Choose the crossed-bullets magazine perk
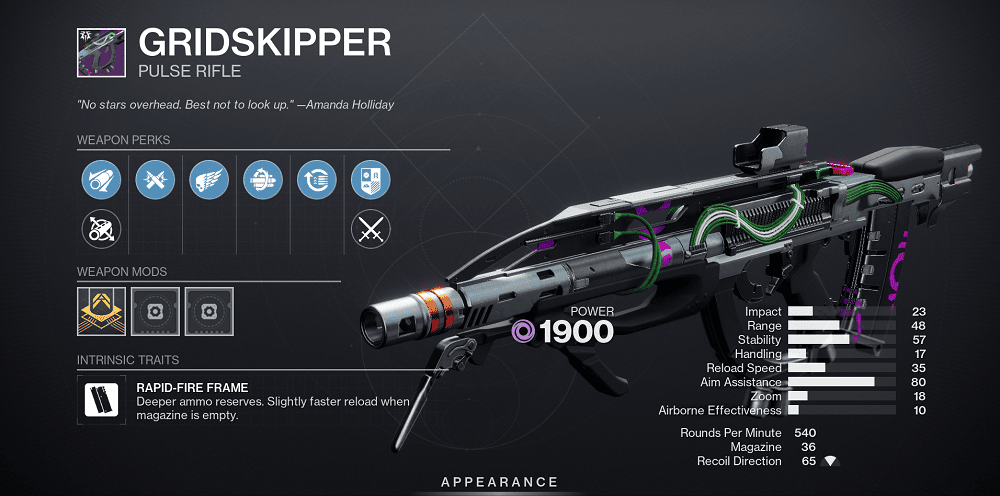Image resolution: width=1000 pixels, height=496 pixels. (x=155, y=181)
